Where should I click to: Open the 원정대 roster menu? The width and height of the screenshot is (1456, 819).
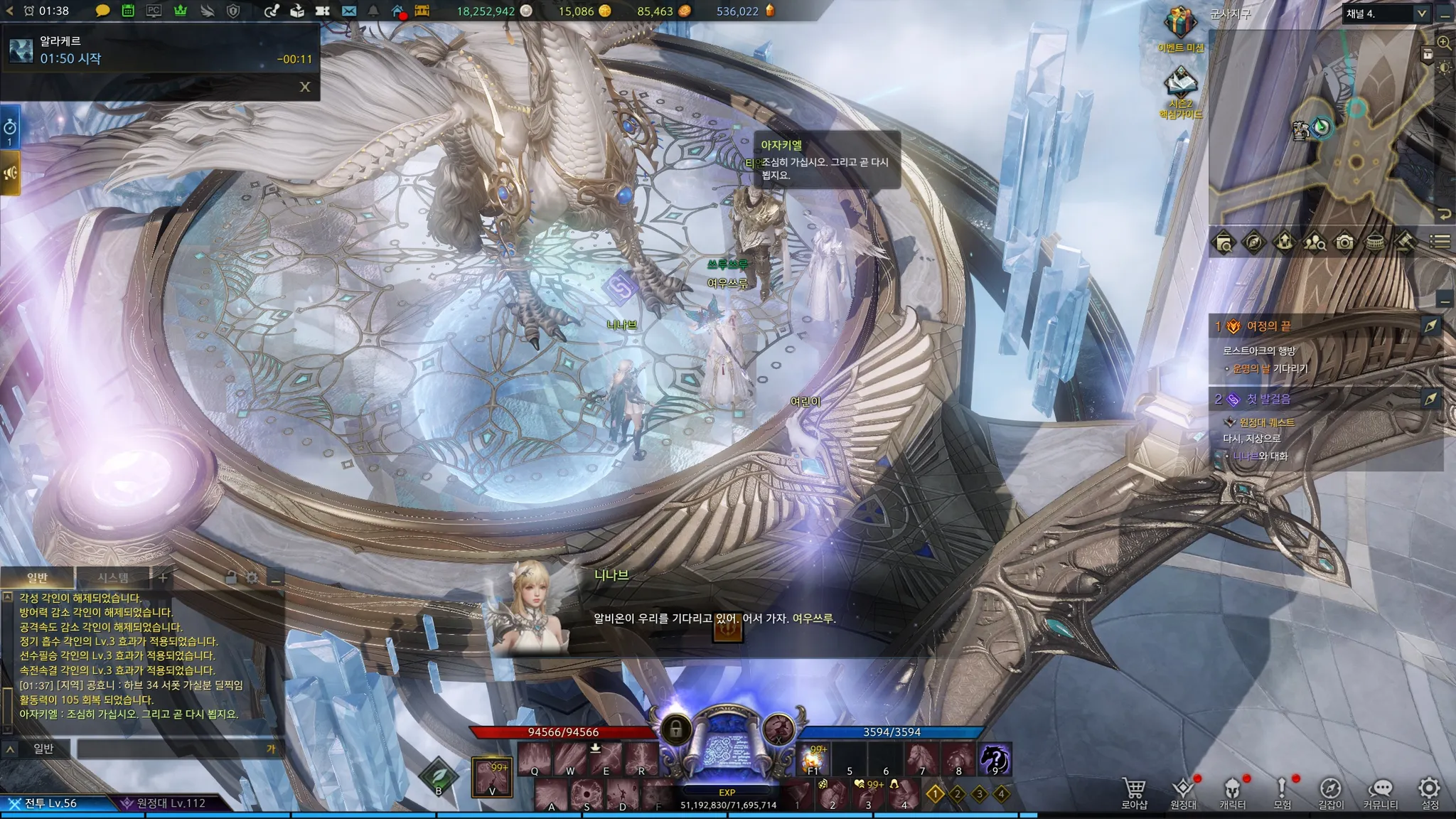pyautogui.click(x=1184, y=793)
